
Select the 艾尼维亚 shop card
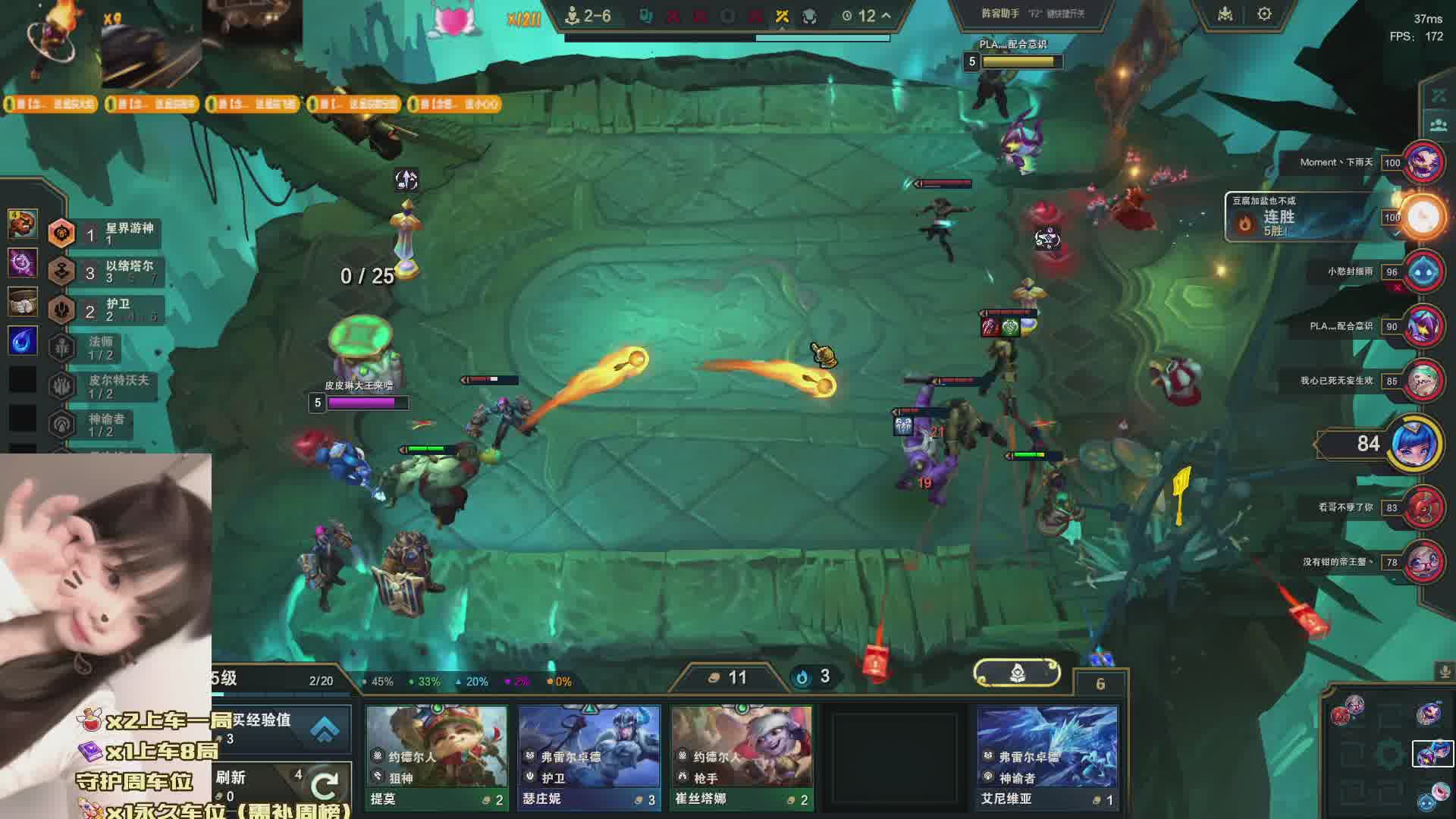(1046, 757)
